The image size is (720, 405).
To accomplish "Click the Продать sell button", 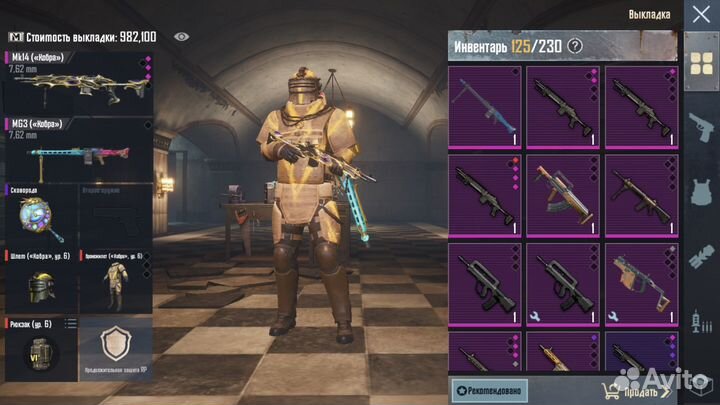I will [640, 390].
